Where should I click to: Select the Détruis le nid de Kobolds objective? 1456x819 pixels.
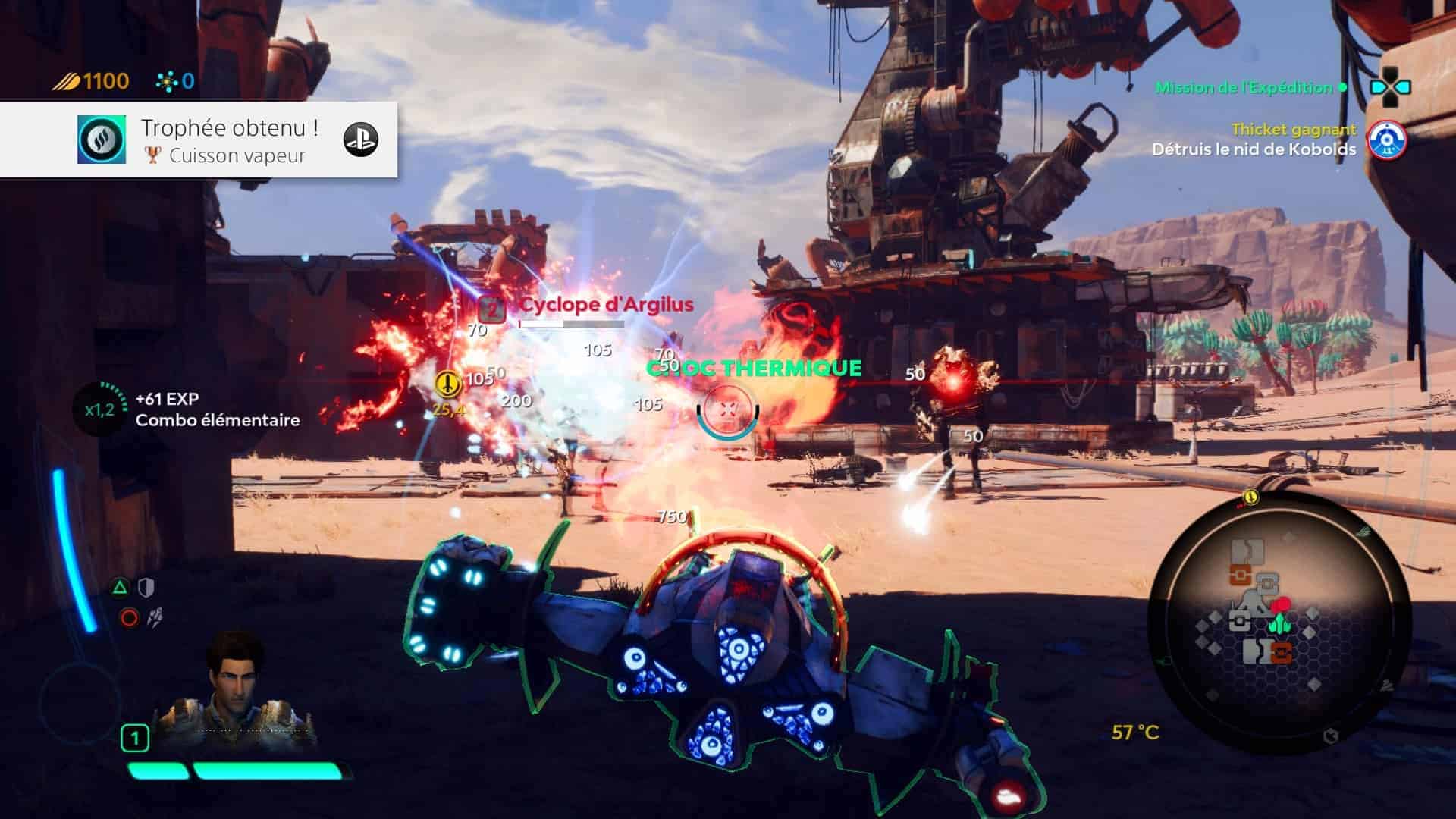pyautogui.click(x=1254, y=149)
